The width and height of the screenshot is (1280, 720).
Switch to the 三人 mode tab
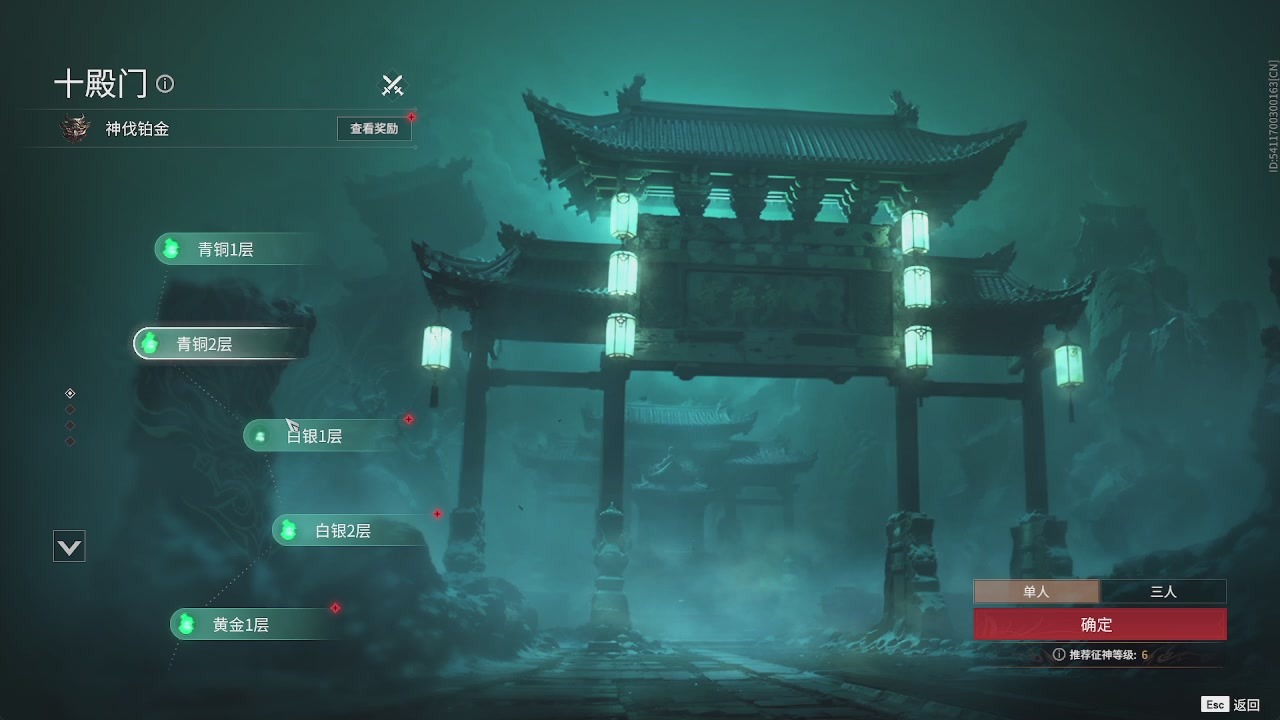(1163, 591)
